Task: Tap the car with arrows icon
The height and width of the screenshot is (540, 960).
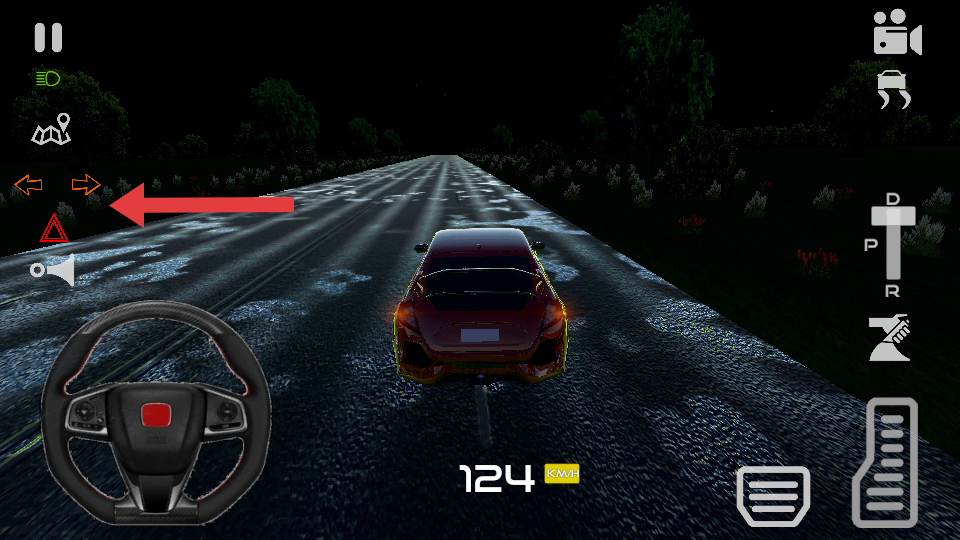Action: (894, 91)
